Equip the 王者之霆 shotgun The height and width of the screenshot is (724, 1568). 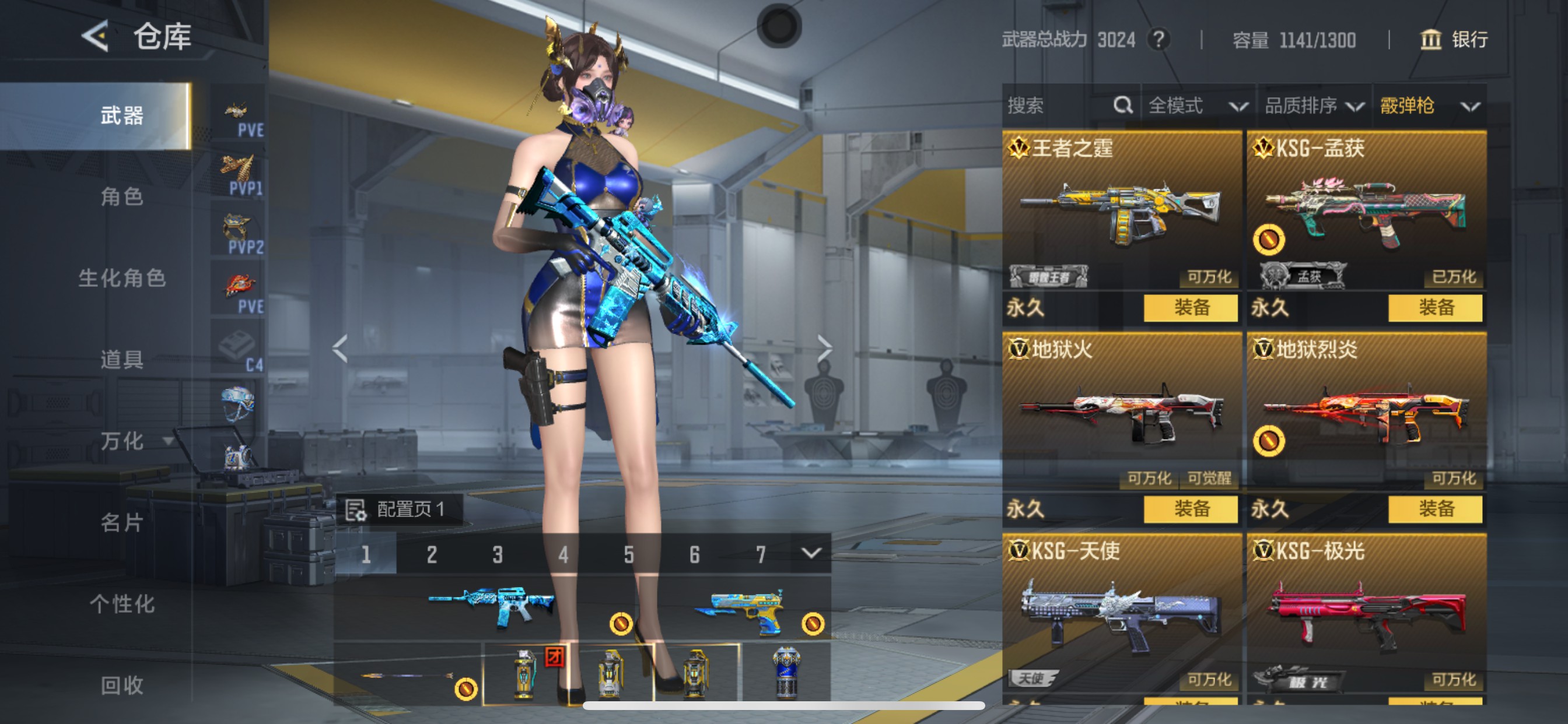pyautogui.click(x=1190, y=308)
